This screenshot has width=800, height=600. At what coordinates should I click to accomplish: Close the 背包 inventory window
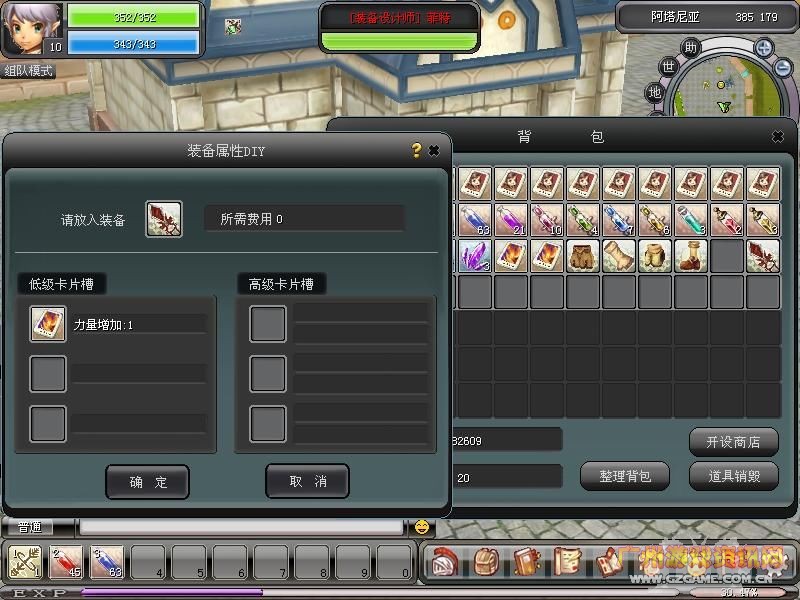click(x=778, y=137)
